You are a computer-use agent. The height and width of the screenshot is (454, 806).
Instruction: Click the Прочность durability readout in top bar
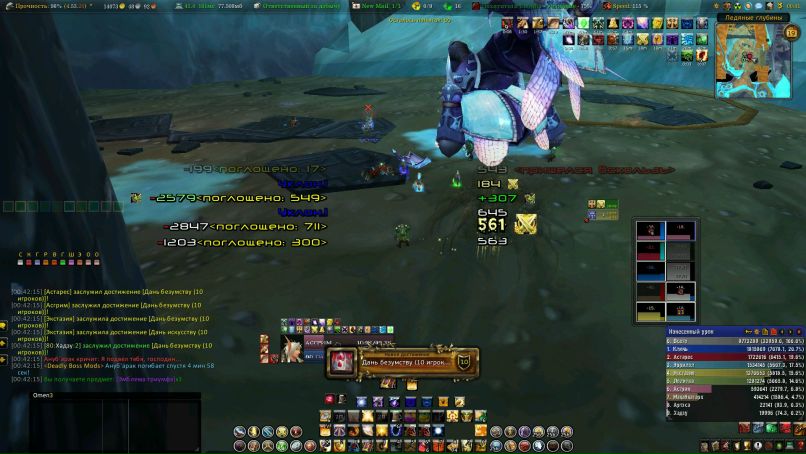click(x=40, y=6)
